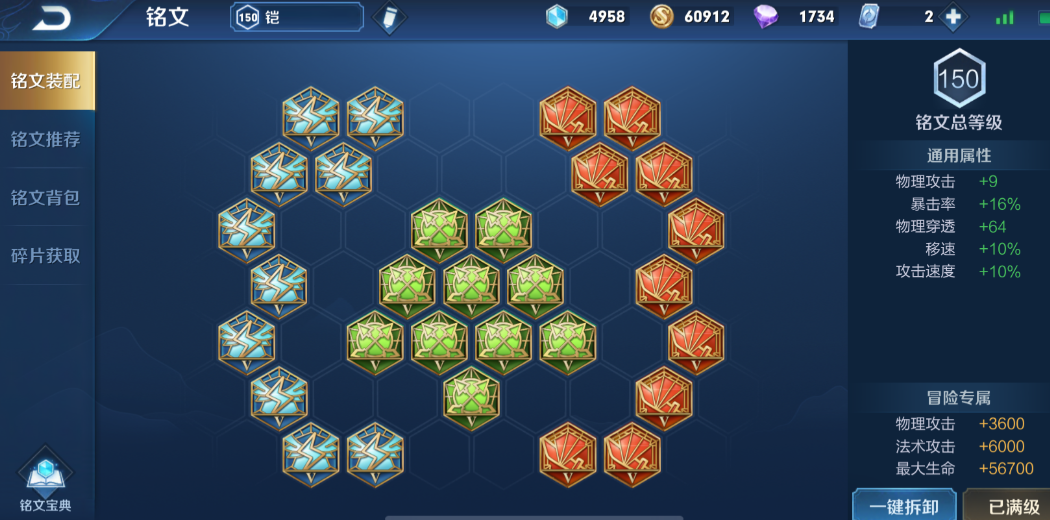Go back using the return arrow
The height and width of the screenshot is (520, 1050).
coord(52,17)
